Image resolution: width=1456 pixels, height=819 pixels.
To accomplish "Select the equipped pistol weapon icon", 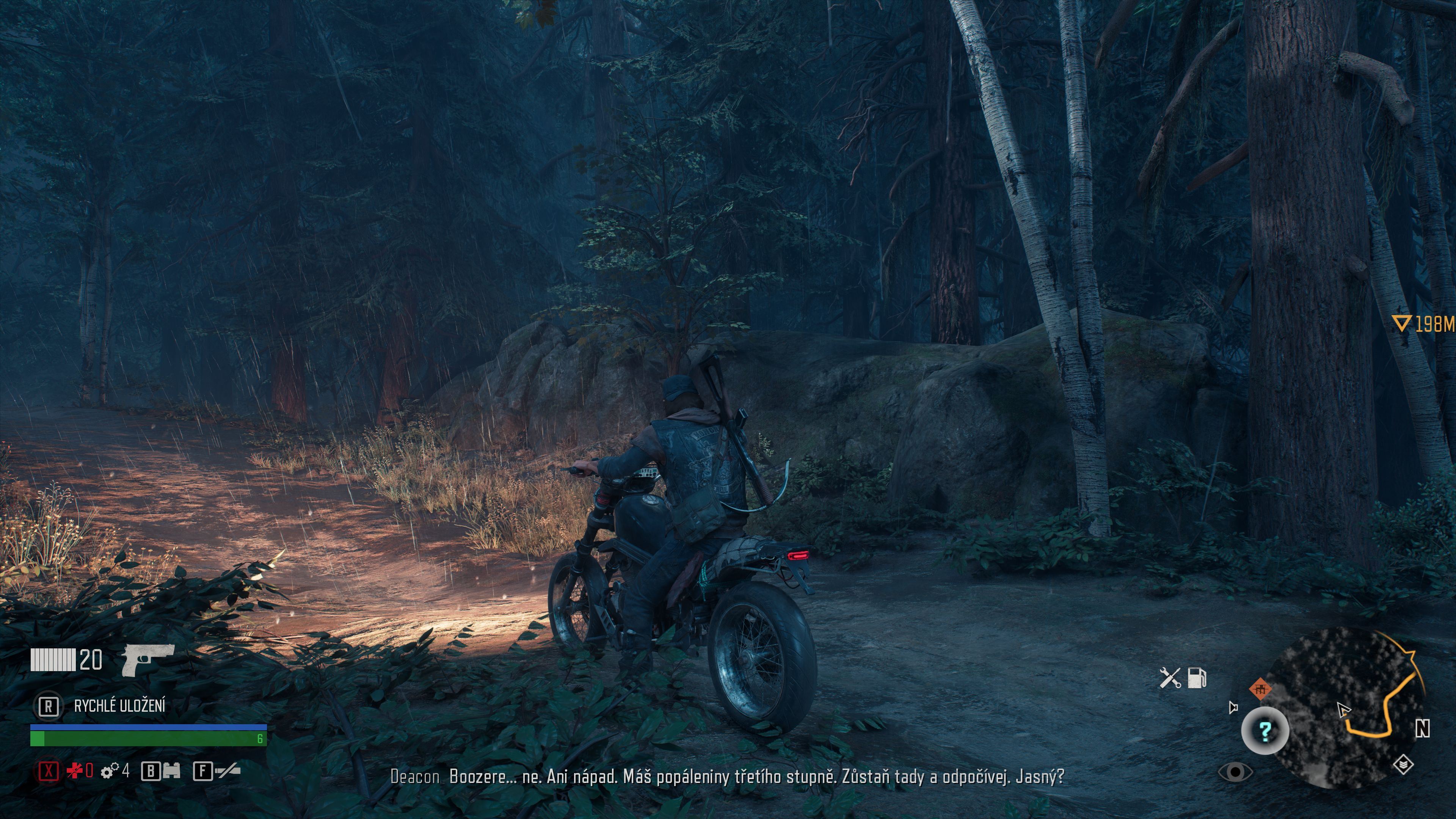I will coord(147,660).
